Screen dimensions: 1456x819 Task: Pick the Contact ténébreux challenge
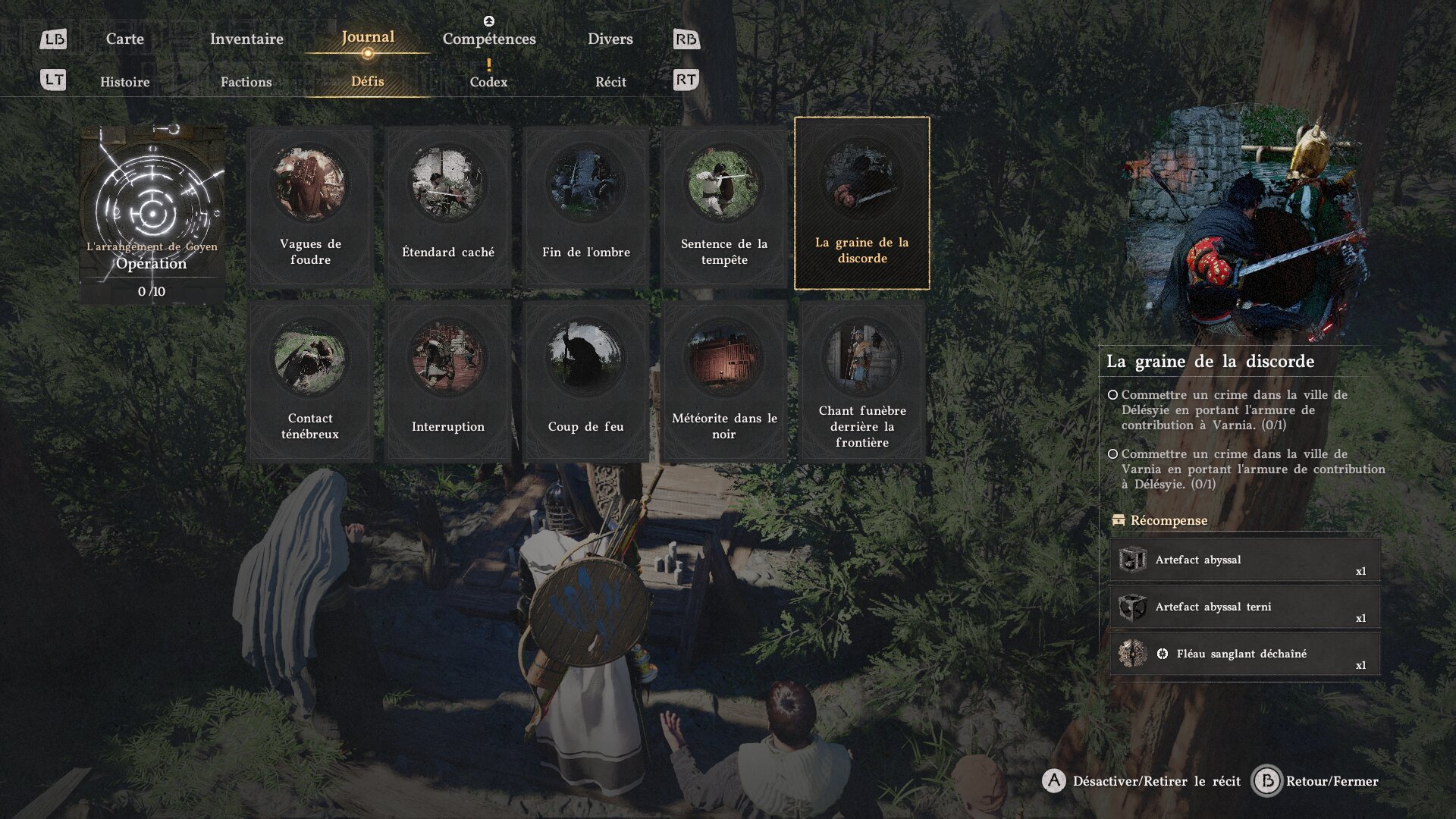pos(310,381)
